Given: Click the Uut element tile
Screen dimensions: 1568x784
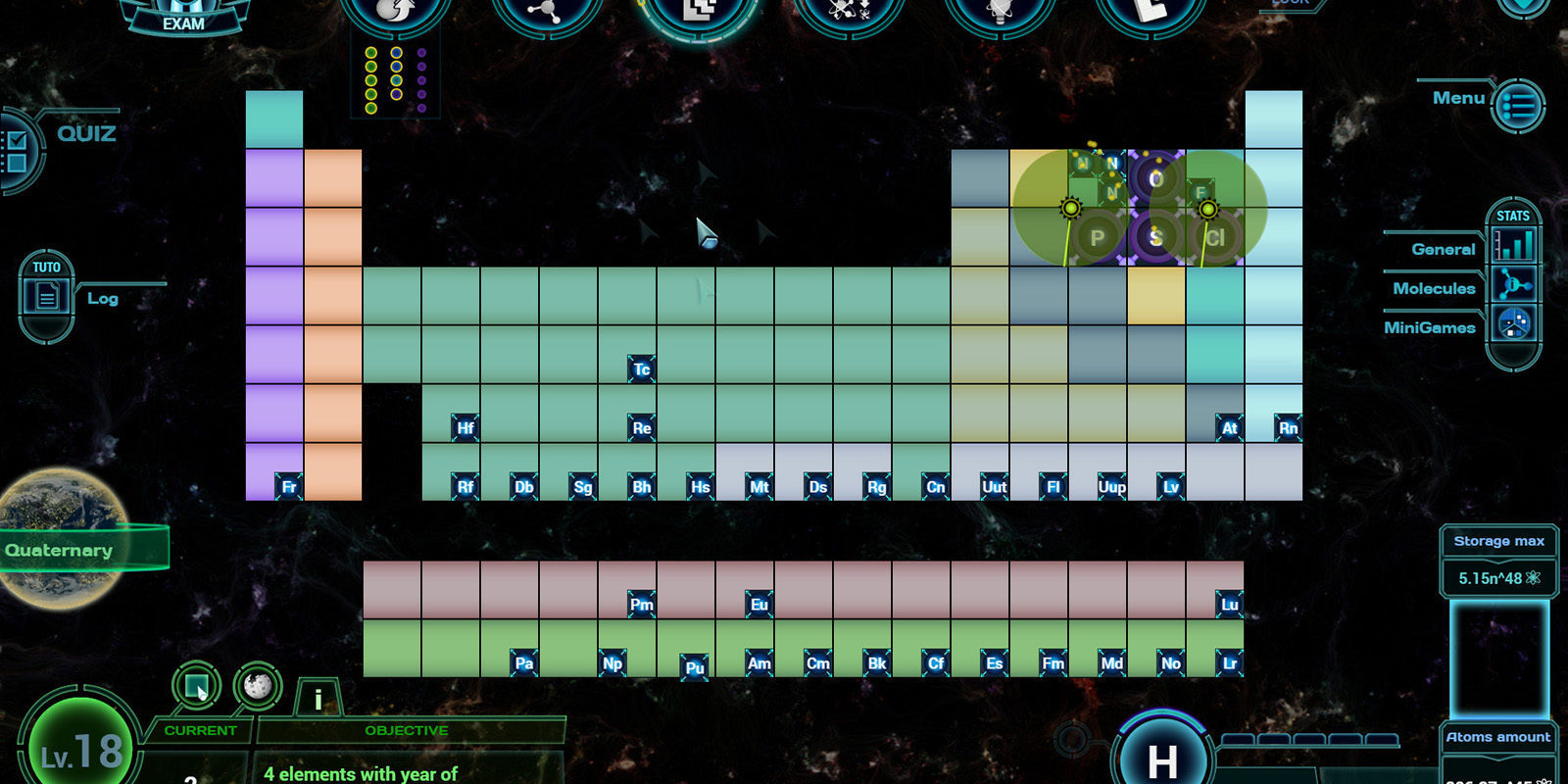Looking at the screenshot, I should click(994, 487).
